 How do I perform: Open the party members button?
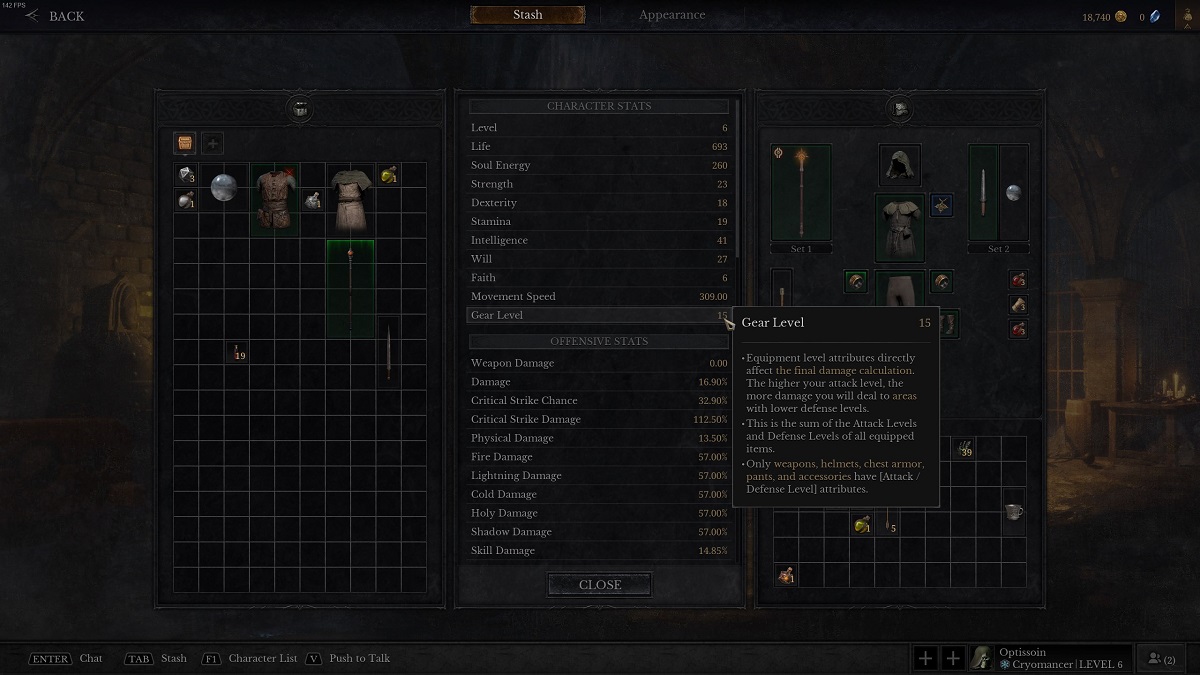point(1162,658)
